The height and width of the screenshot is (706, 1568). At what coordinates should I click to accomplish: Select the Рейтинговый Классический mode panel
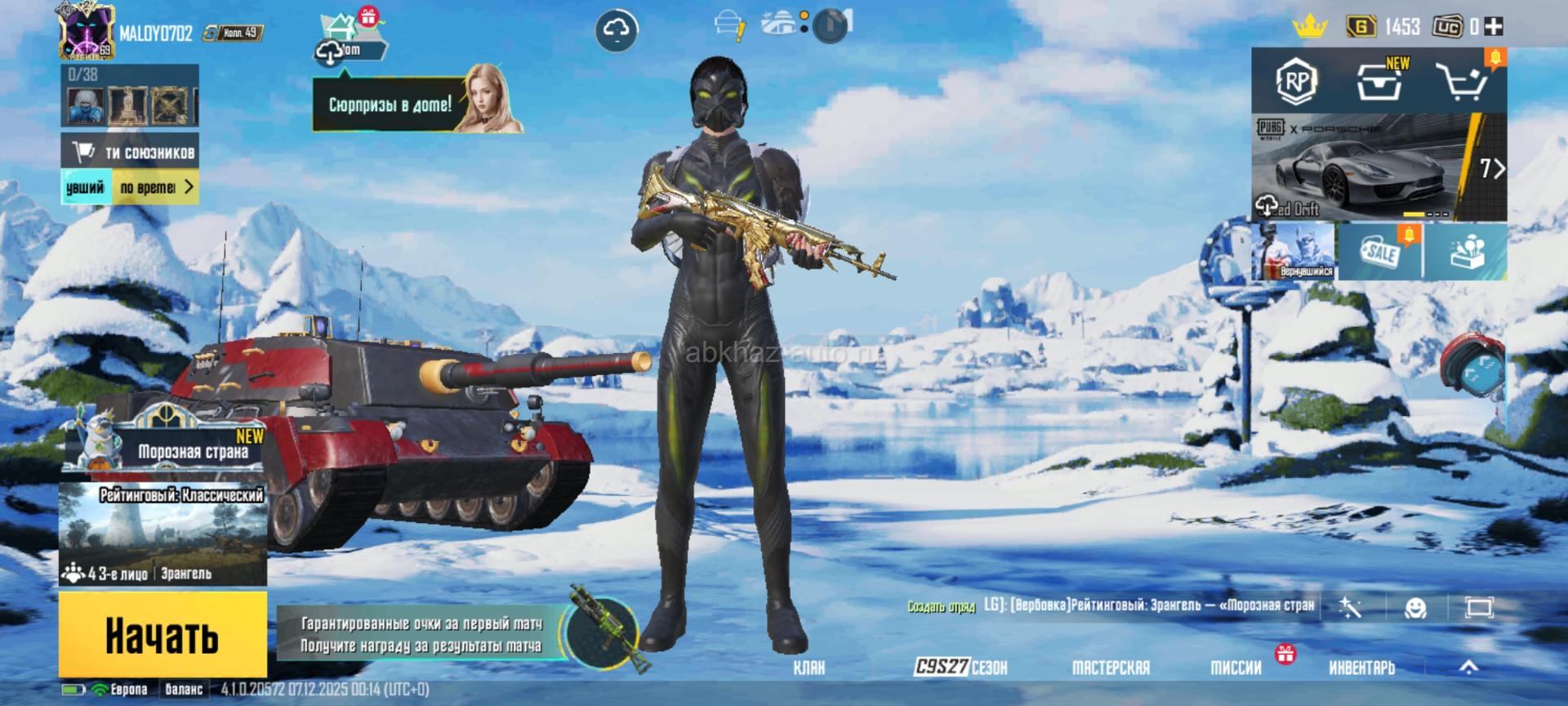[x=163, y=533]
